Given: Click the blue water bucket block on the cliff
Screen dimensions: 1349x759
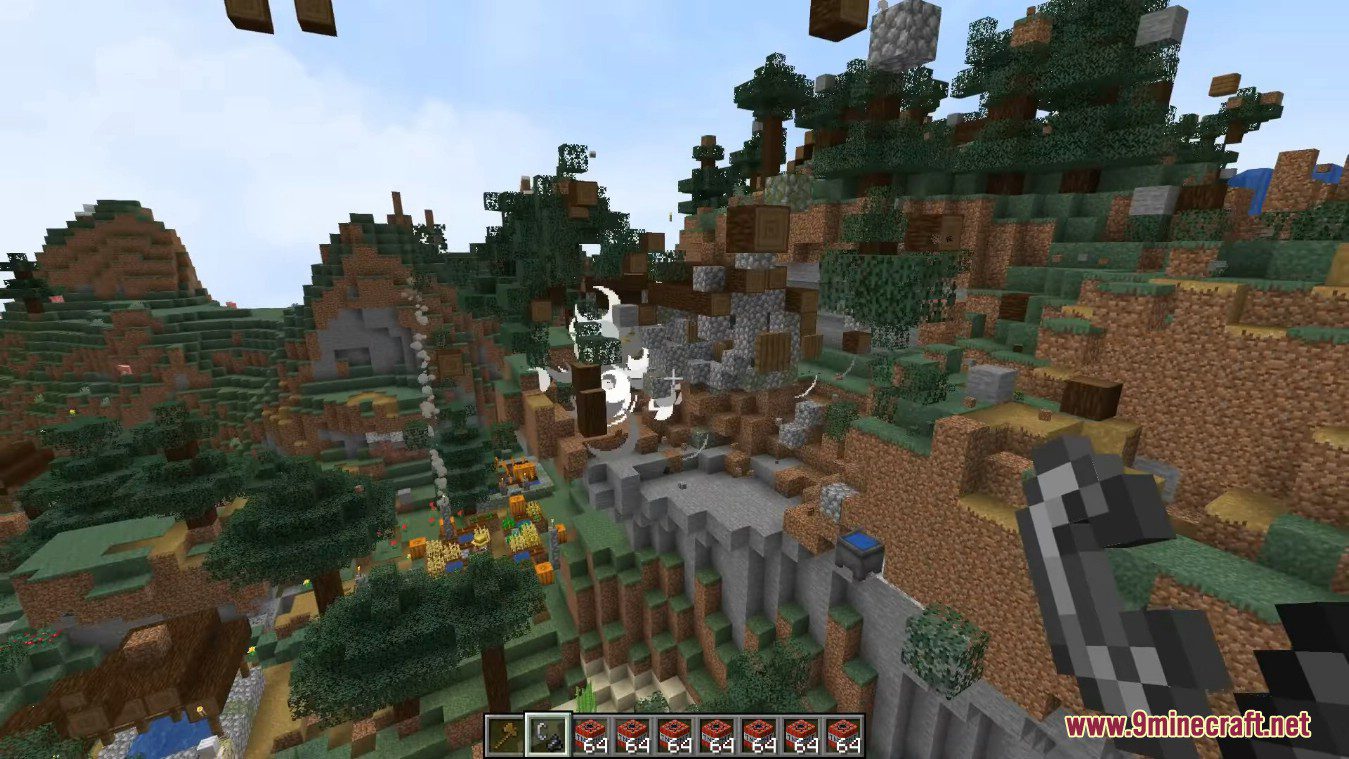Looking at the screenshot, I should tap(860, 548).
